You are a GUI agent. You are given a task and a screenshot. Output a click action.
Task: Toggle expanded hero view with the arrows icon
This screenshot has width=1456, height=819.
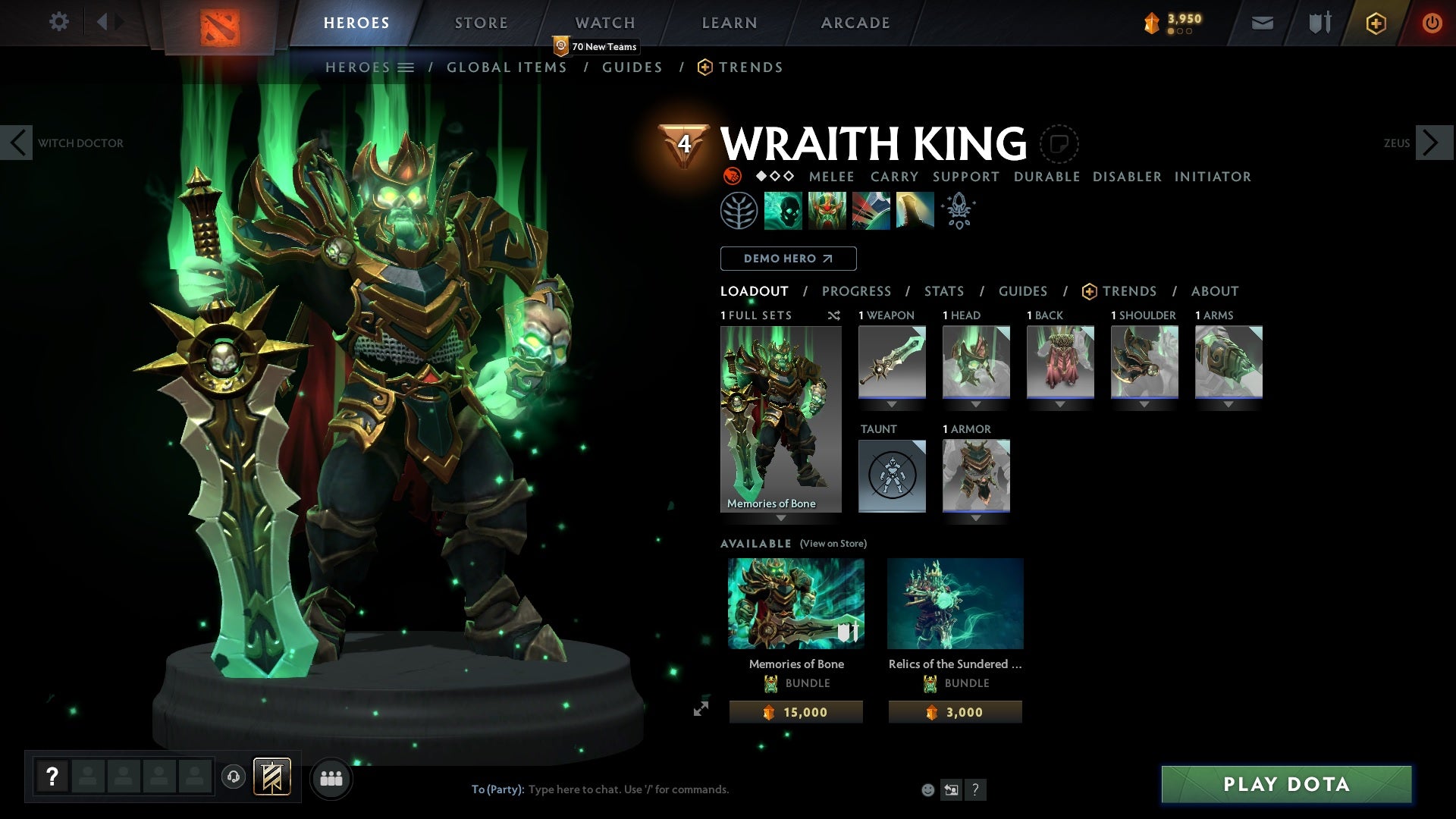[x=702, y=709]
